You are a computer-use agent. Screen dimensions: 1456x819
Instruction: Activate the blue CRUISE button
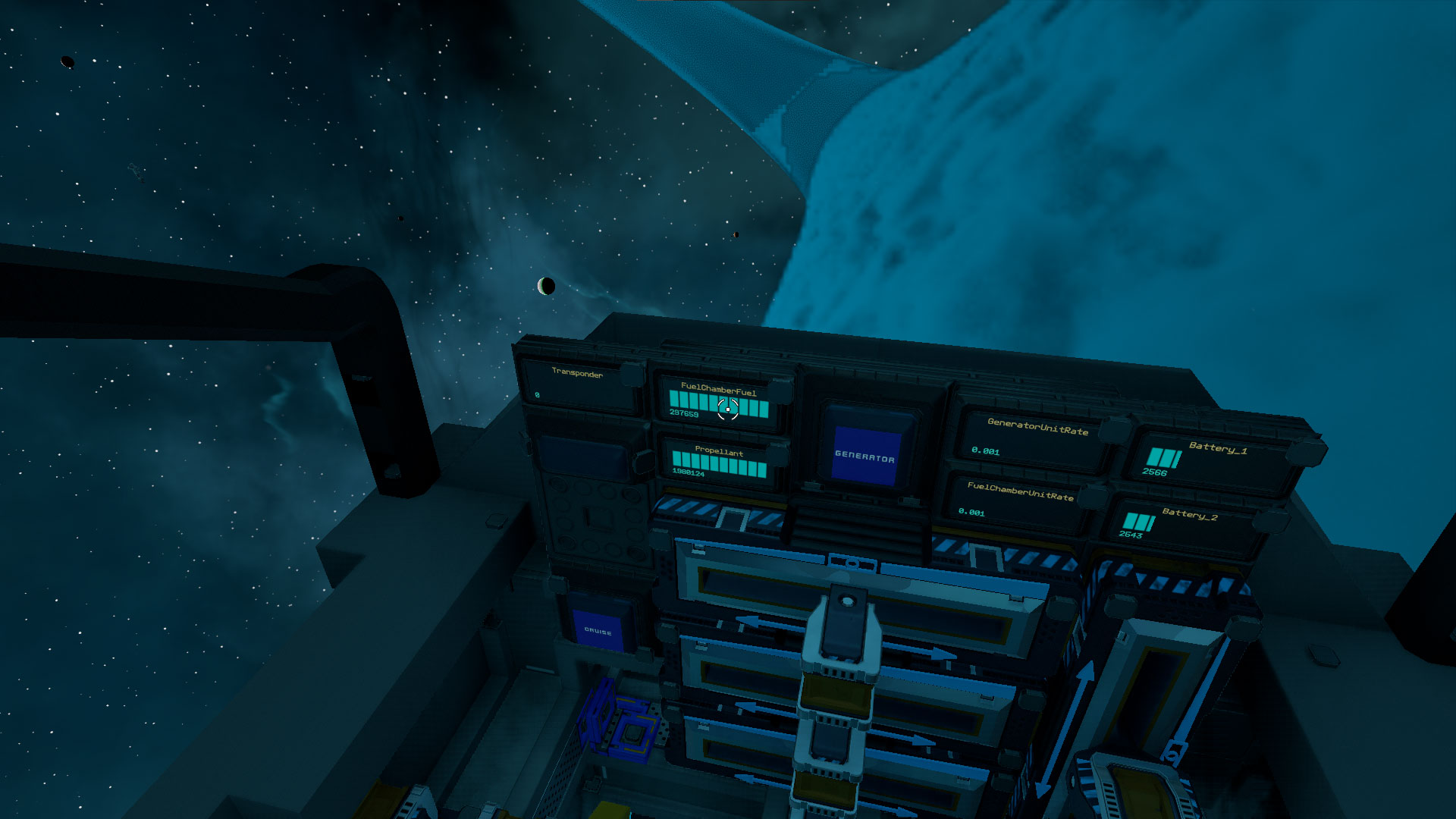tap(598, 630)
